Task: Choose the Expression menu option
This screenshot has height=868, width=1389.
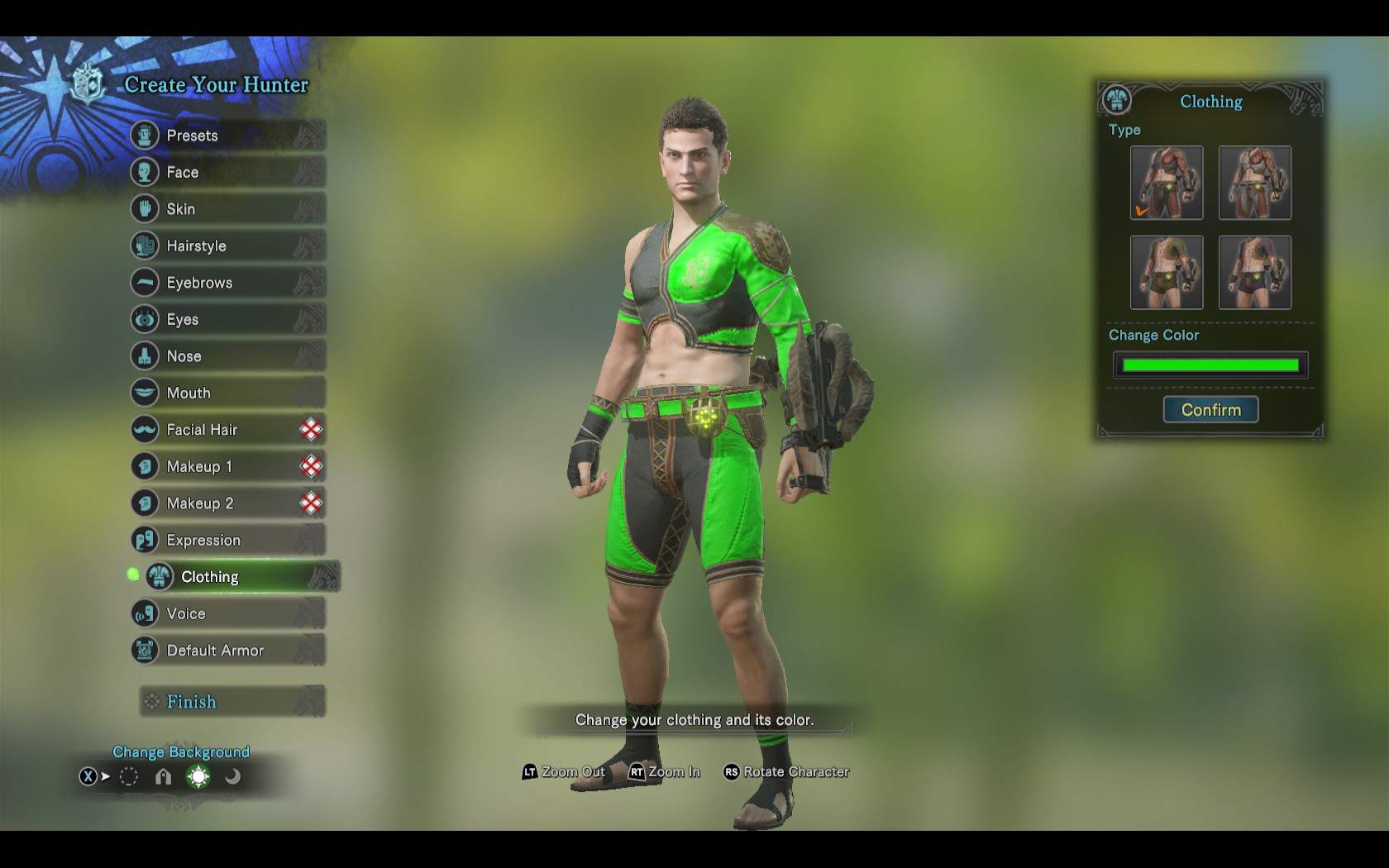Action: click(227, 540)
